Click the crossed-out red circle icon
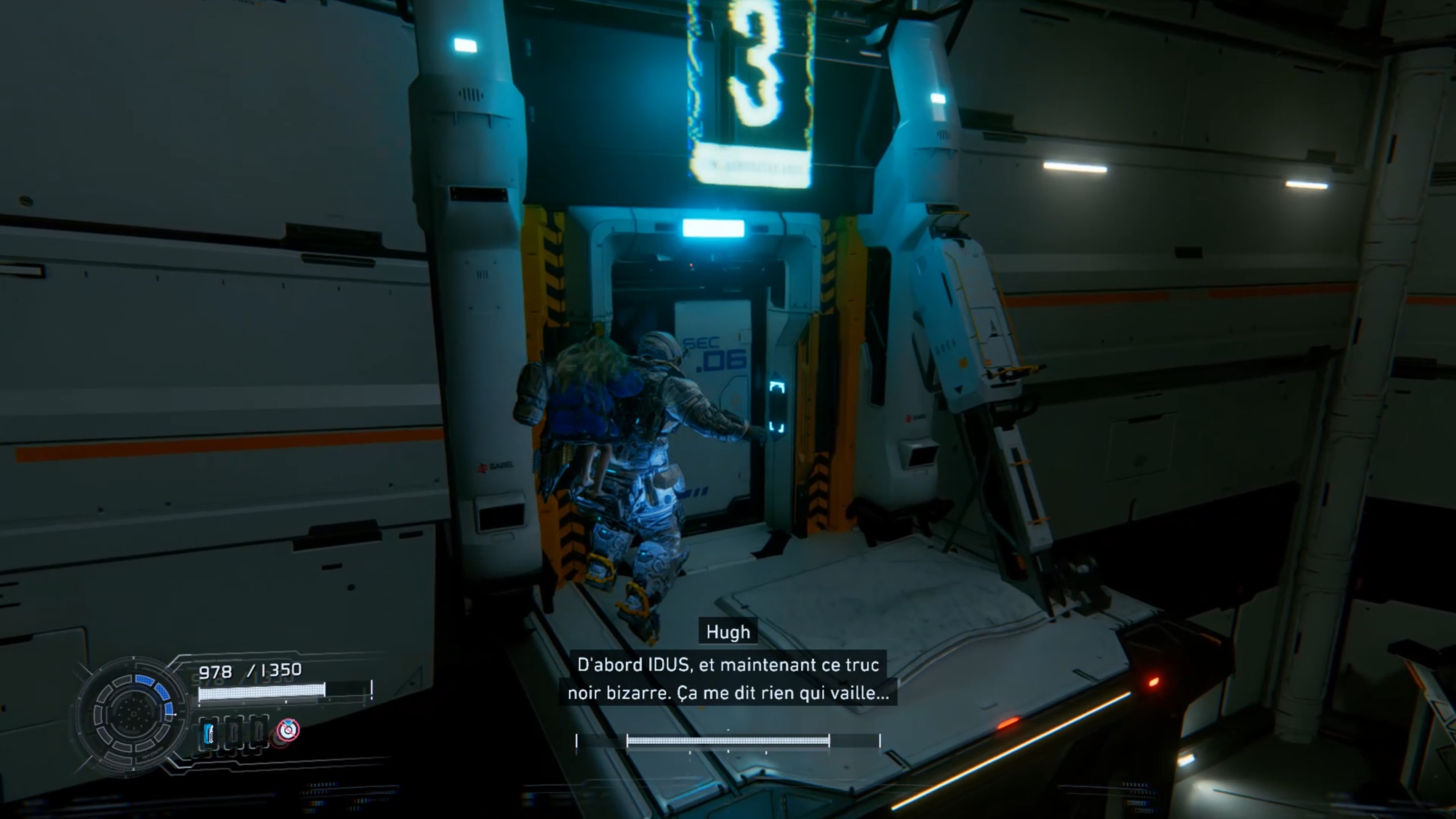Screen dimensions: 1456x819 coord(288,730)
